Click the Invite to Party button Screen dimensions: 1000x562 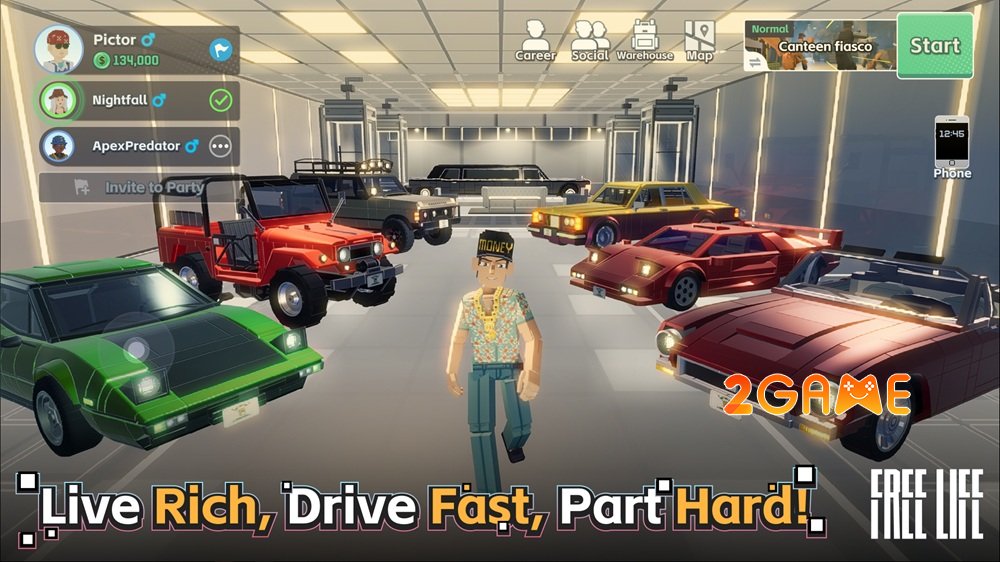point(140,187)
